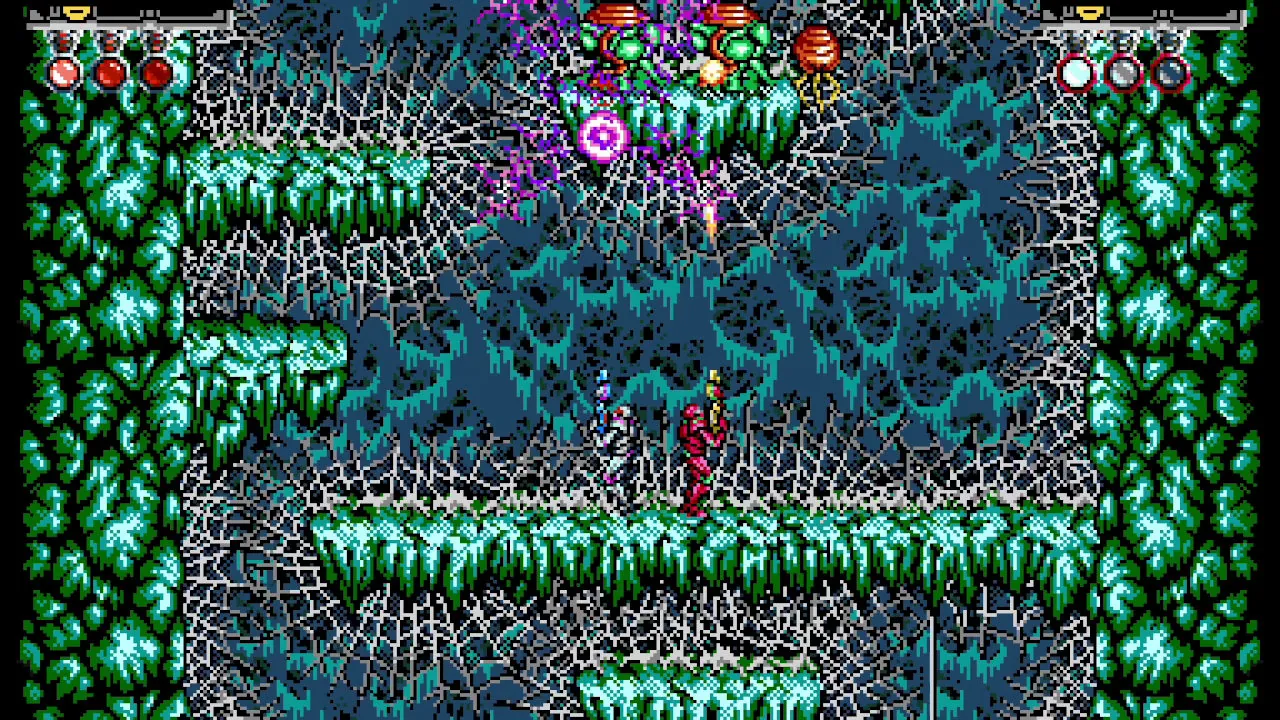Click the third red potion in left HUD
This screenshot has height=720, width=1280.
click(x=157, y=70)
